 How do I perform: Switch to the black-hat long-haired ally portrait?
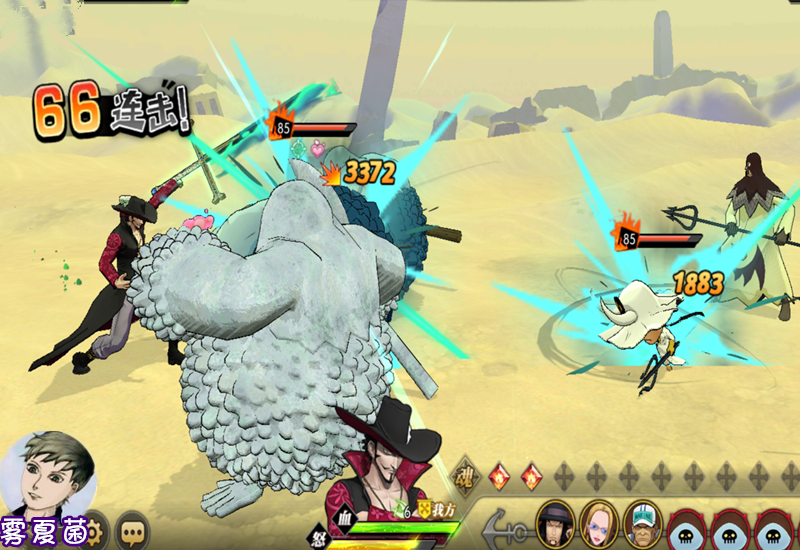coord(554,521)
